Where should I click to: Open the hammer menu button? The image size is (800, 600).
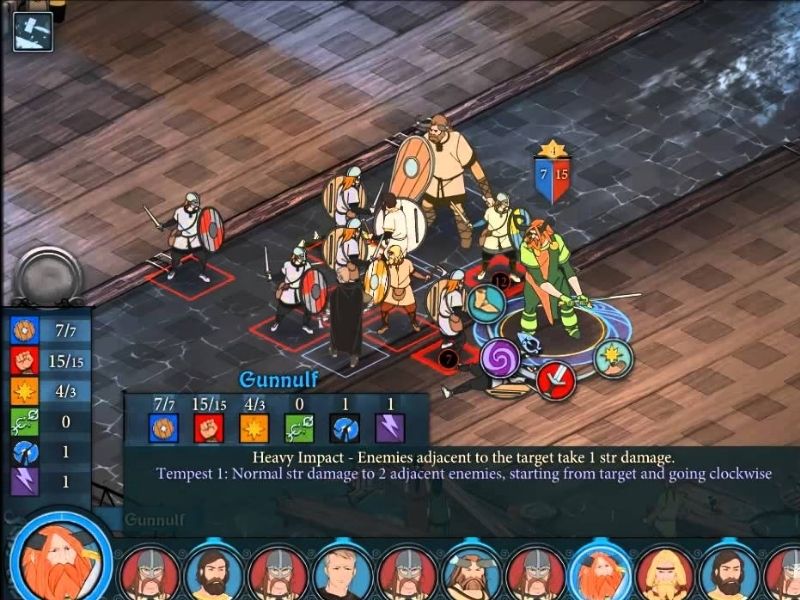(32, 31)
